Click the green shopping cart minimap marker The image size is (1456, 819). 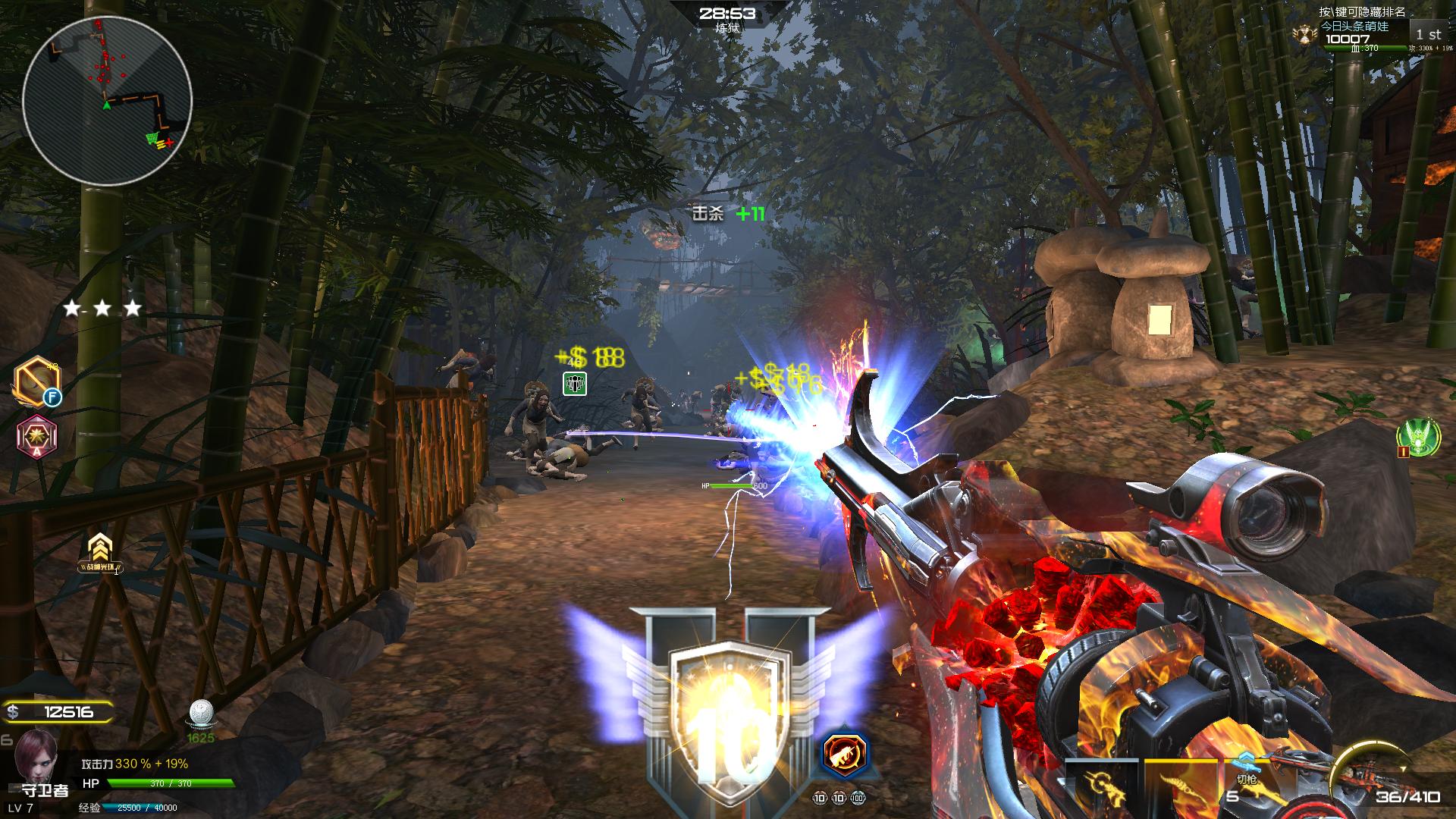point(155,140)
